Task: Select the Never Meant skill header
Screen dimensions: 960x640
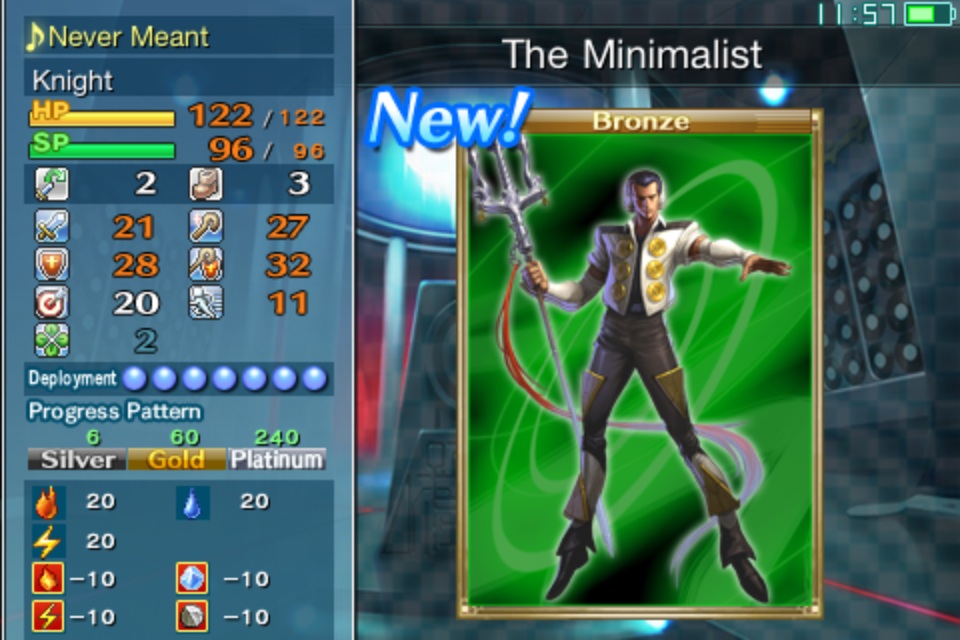Action: click(x=178, y=37)
